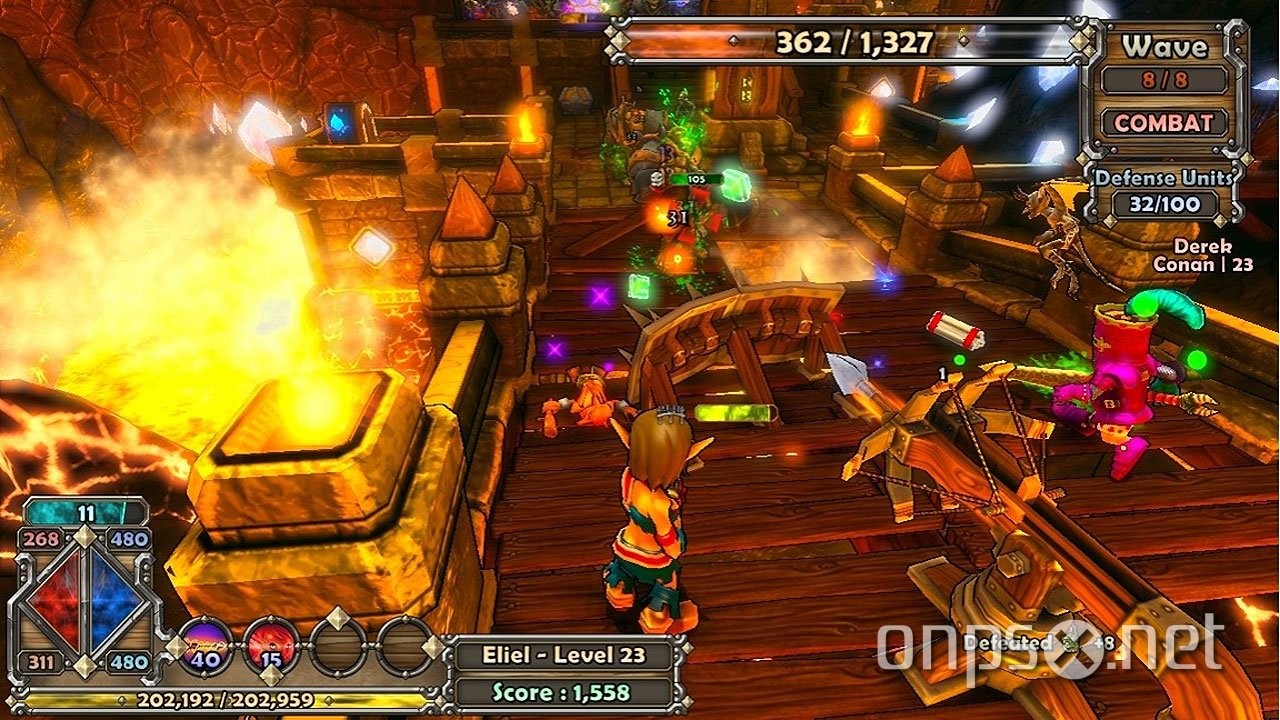The height and width of the screenshot is (720, 1280).
Task: Select the Derek Conan player label
Action: point(1206,254)
